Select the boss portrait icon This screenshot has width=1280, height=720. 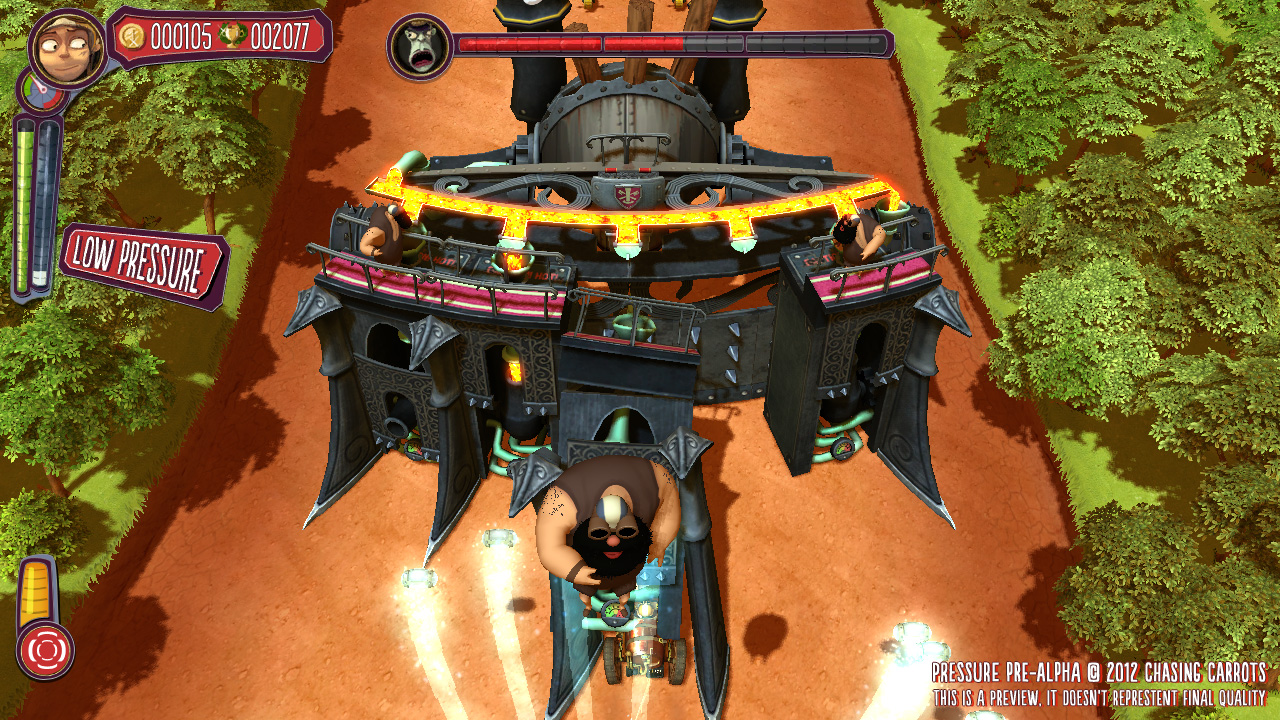[x=419, y=47]
